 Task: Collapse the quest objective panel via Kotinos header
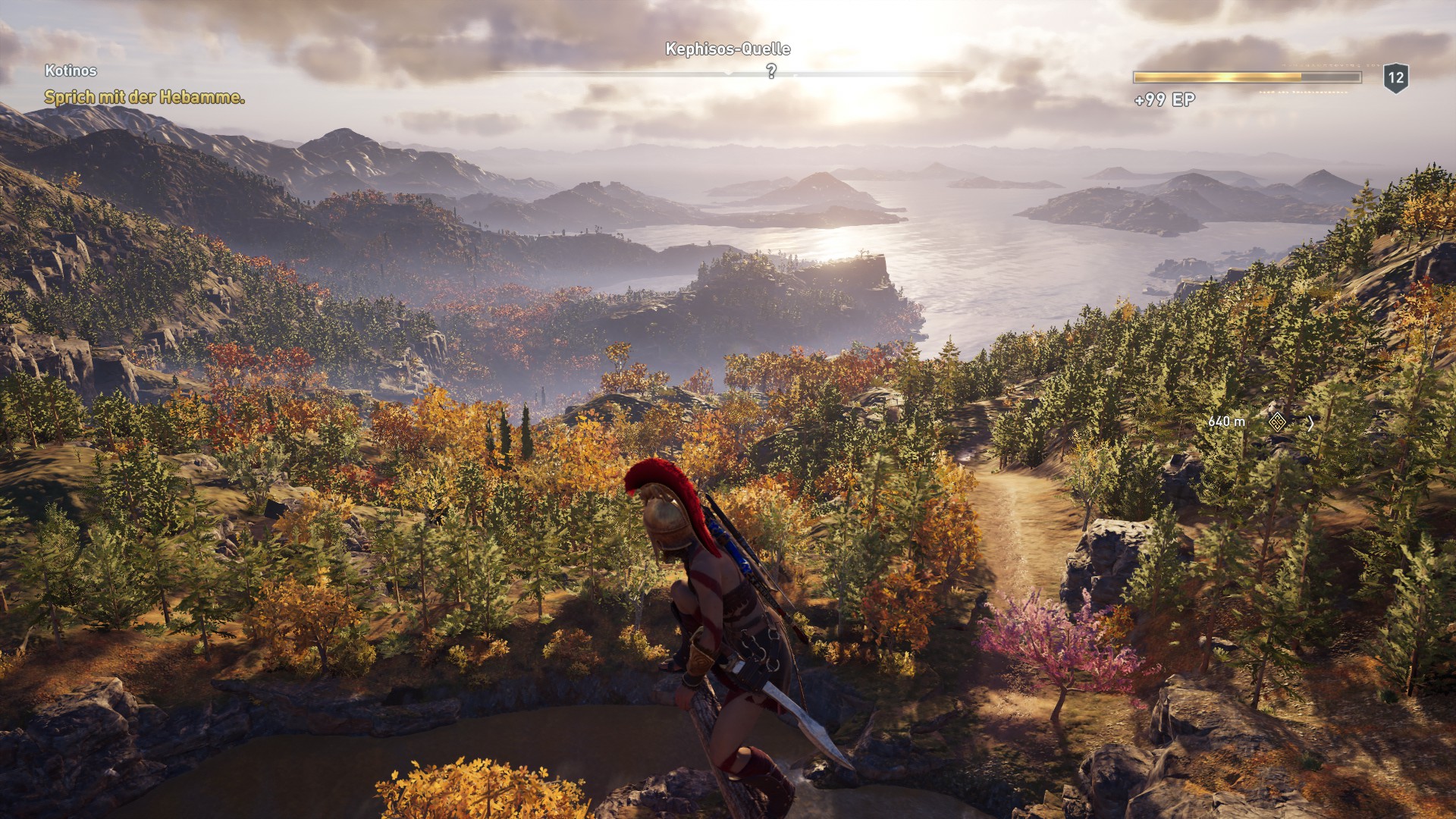pyautogui.click(x=70, y=71)
